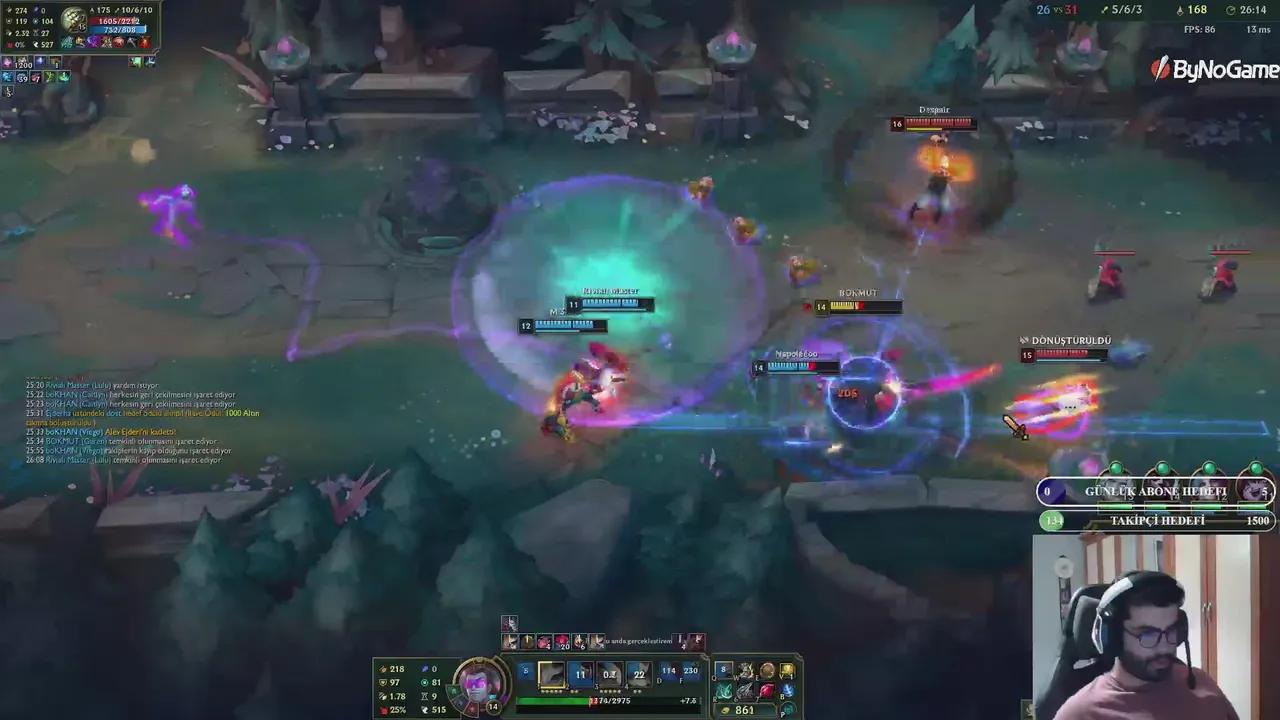Click the F summoner spell icon
The image size is (1280, 720).
coord(694,671)
